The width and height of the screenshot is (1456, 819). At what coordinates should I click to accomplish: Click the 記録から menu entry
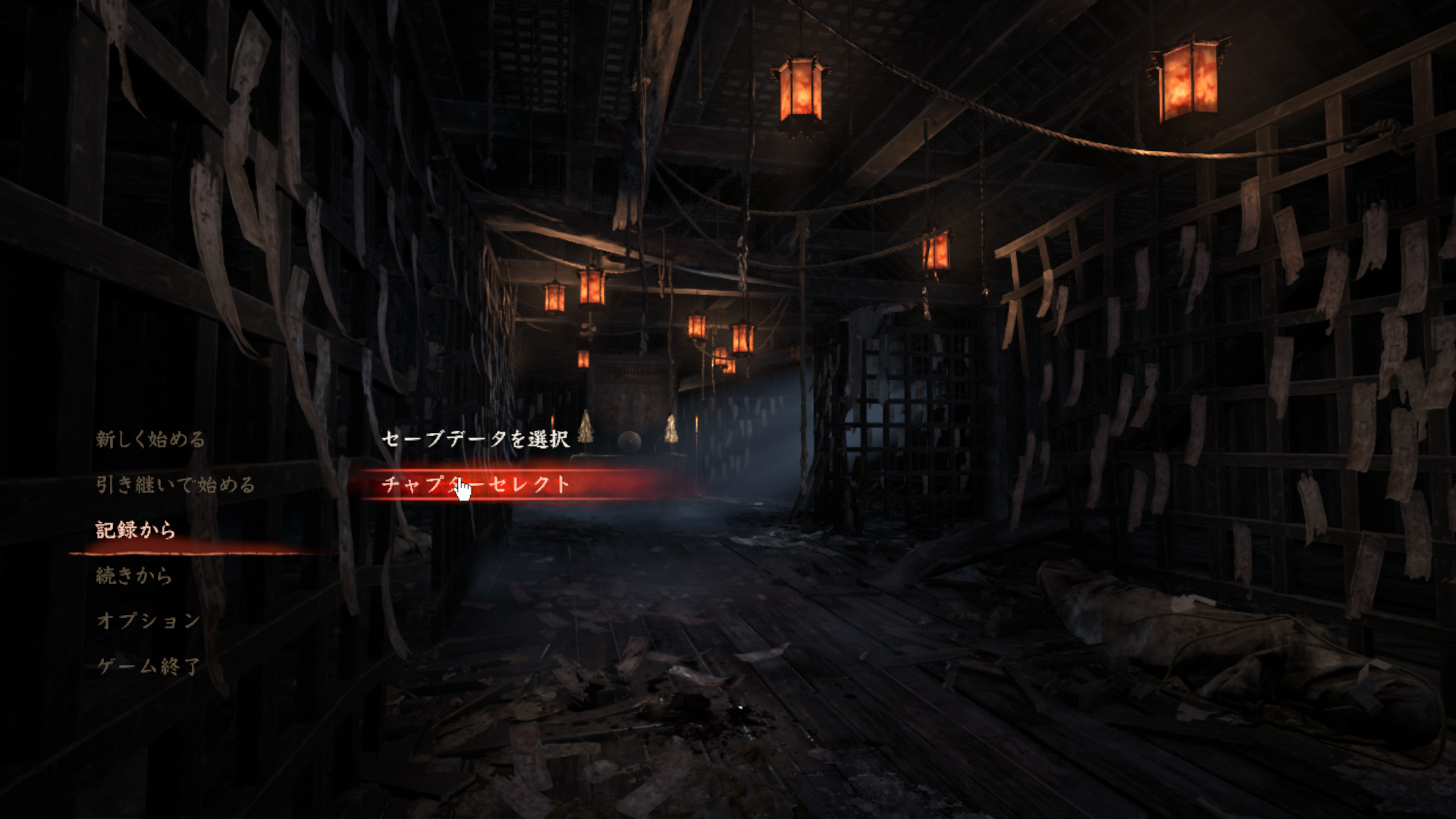136,530
